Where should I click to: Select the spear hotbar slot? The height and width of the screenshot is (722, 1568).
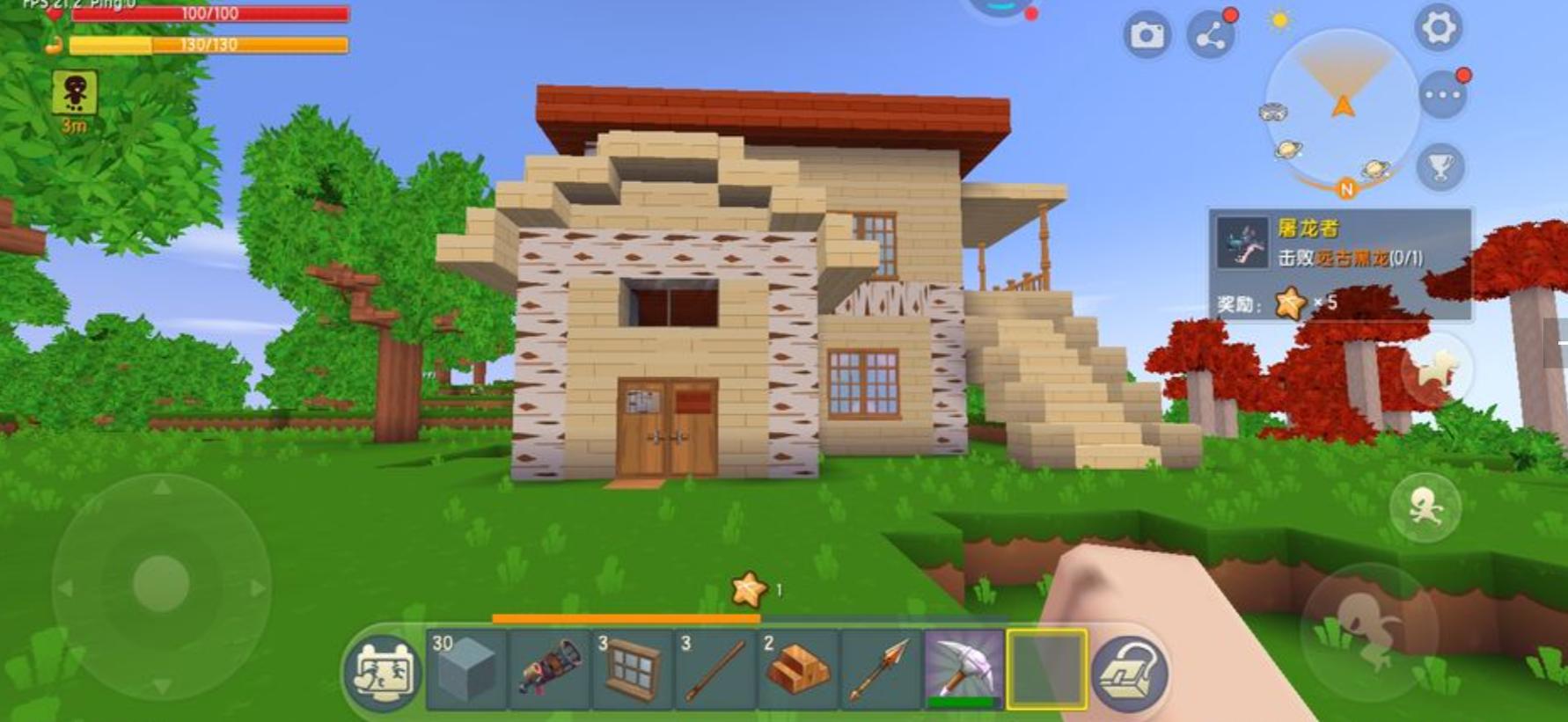[x=880, y=669]
